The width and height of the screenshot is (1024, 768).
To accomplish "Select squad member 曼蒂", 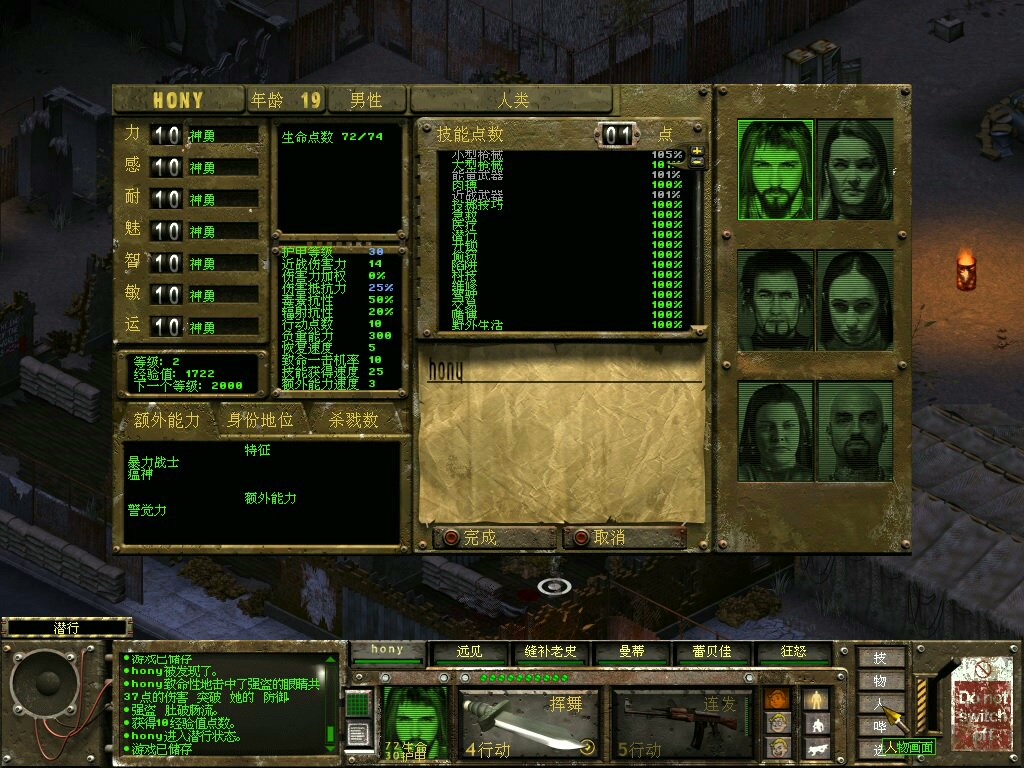I will (632, 651).
